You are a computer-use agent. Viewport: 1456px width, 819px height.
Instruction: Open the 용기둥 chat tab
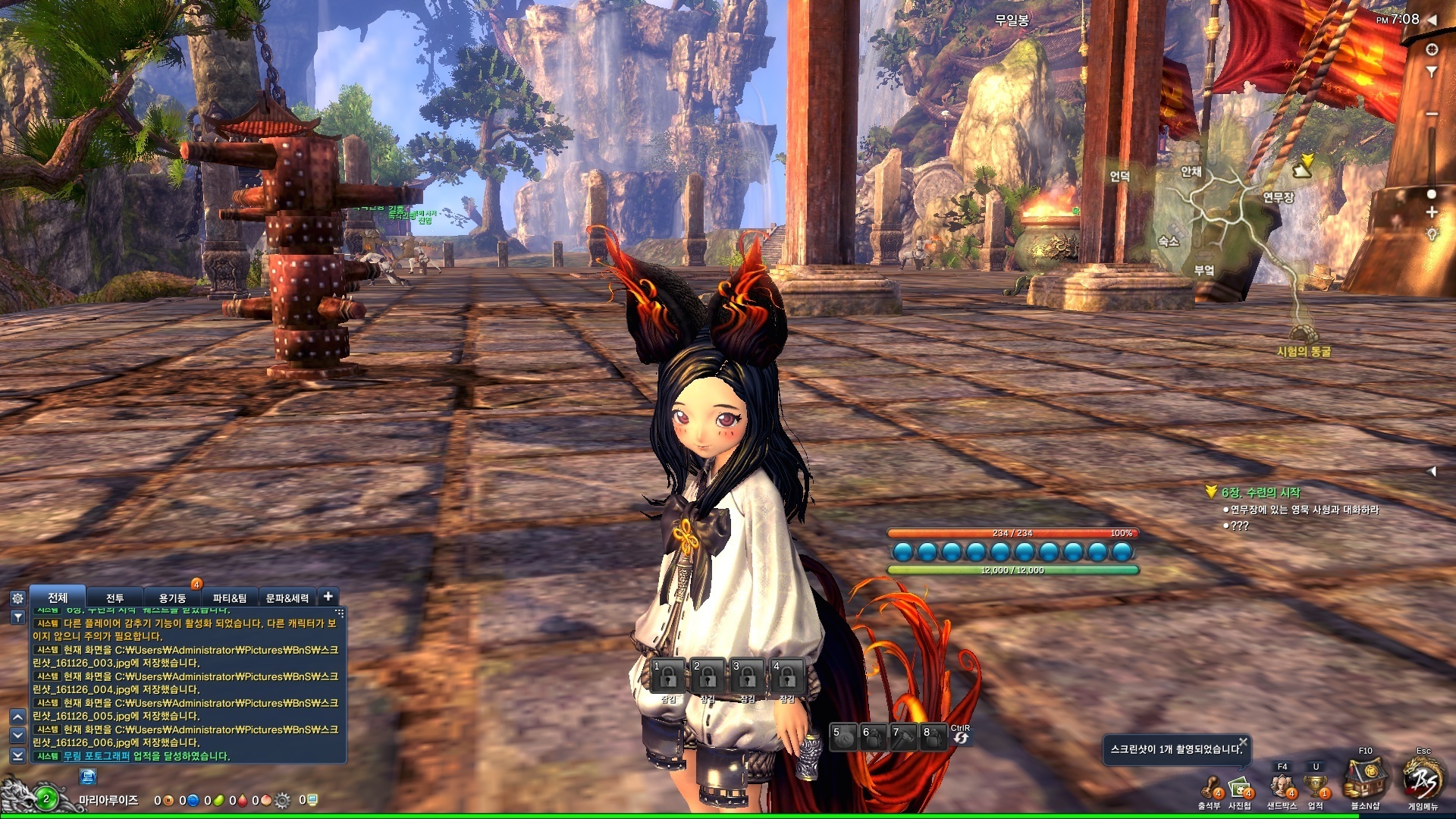pos(172,598)
